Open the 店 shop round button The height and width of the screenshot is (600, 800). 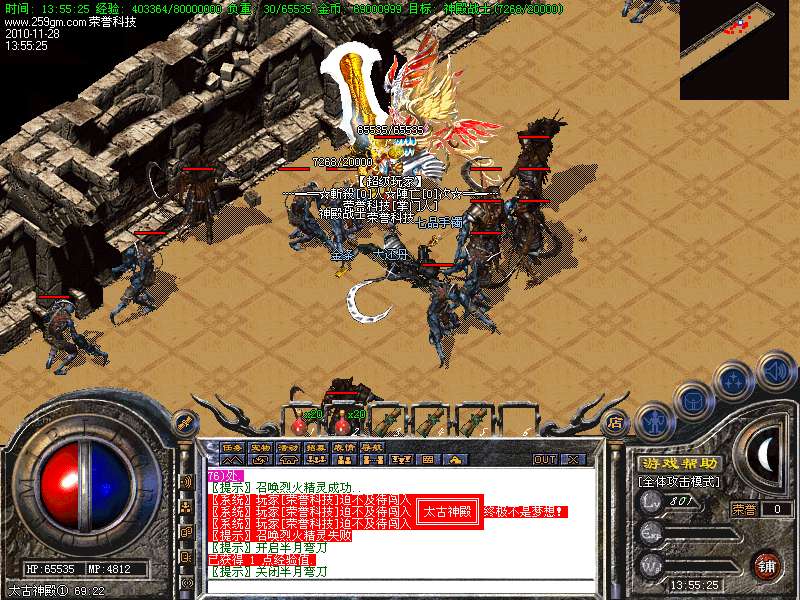coord(615,421)
